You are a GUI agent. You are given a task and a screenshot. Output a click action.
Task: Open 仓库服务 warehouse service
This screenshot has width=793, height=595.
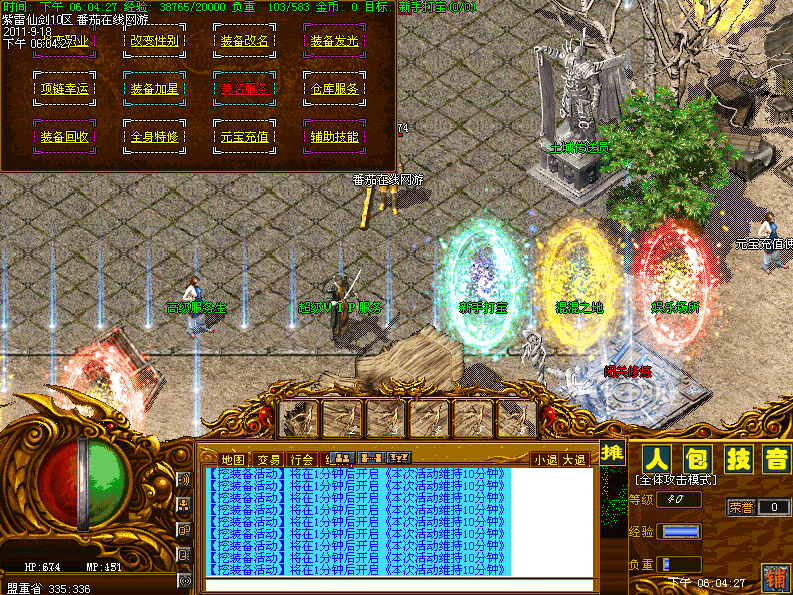click(334, 89)
